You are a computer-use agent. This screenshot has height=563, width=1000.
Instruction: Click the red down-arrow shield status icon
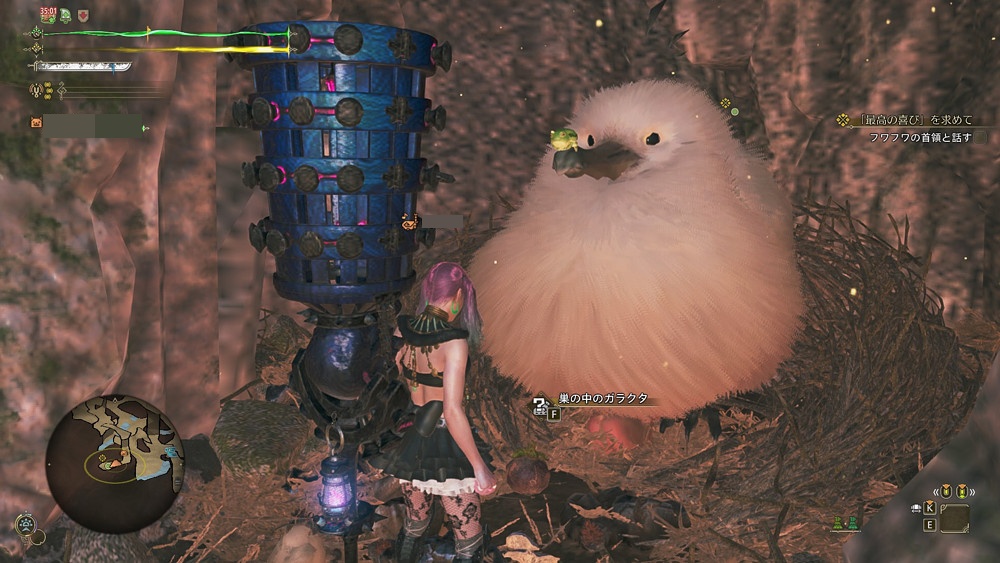click(x=83, y=15)
